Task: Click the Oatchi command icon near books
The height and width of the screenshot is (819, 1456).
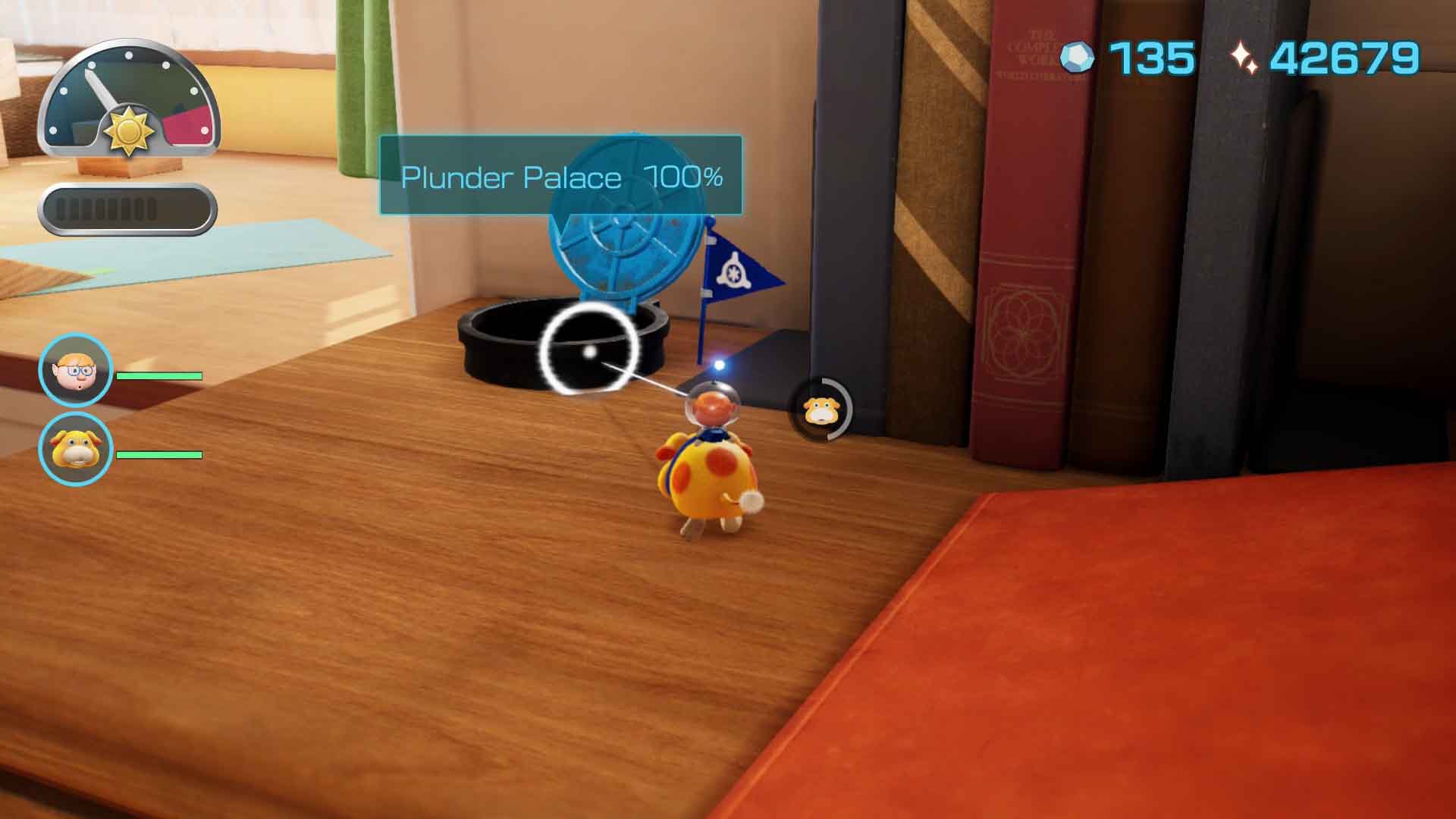Action: (x=821, y=409)
